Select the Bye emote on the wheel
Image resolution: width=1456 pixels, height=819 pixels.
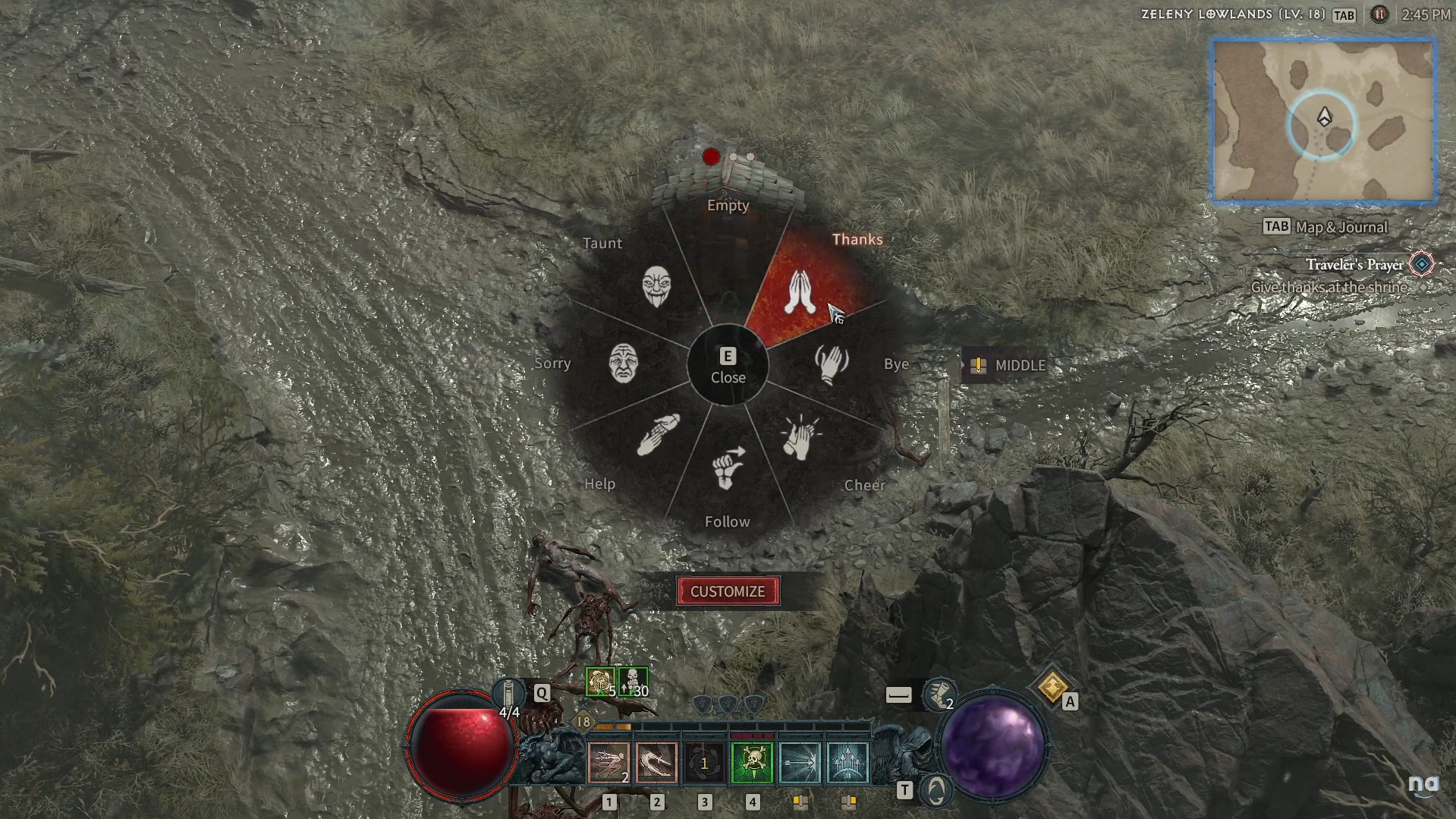[832, 364]
